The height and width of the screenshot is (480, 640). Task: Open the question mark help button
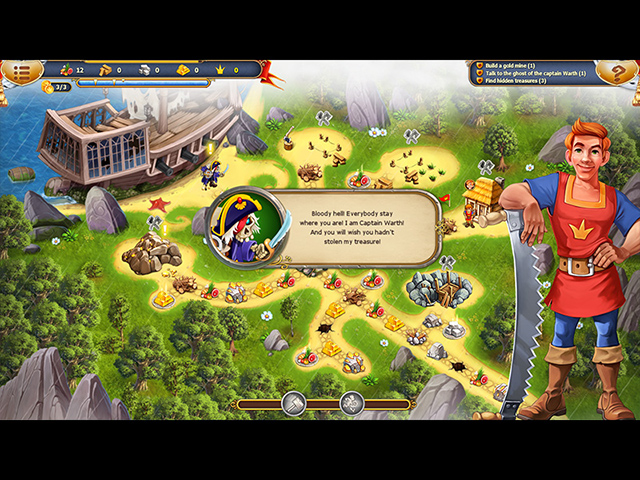pos(613,71)
